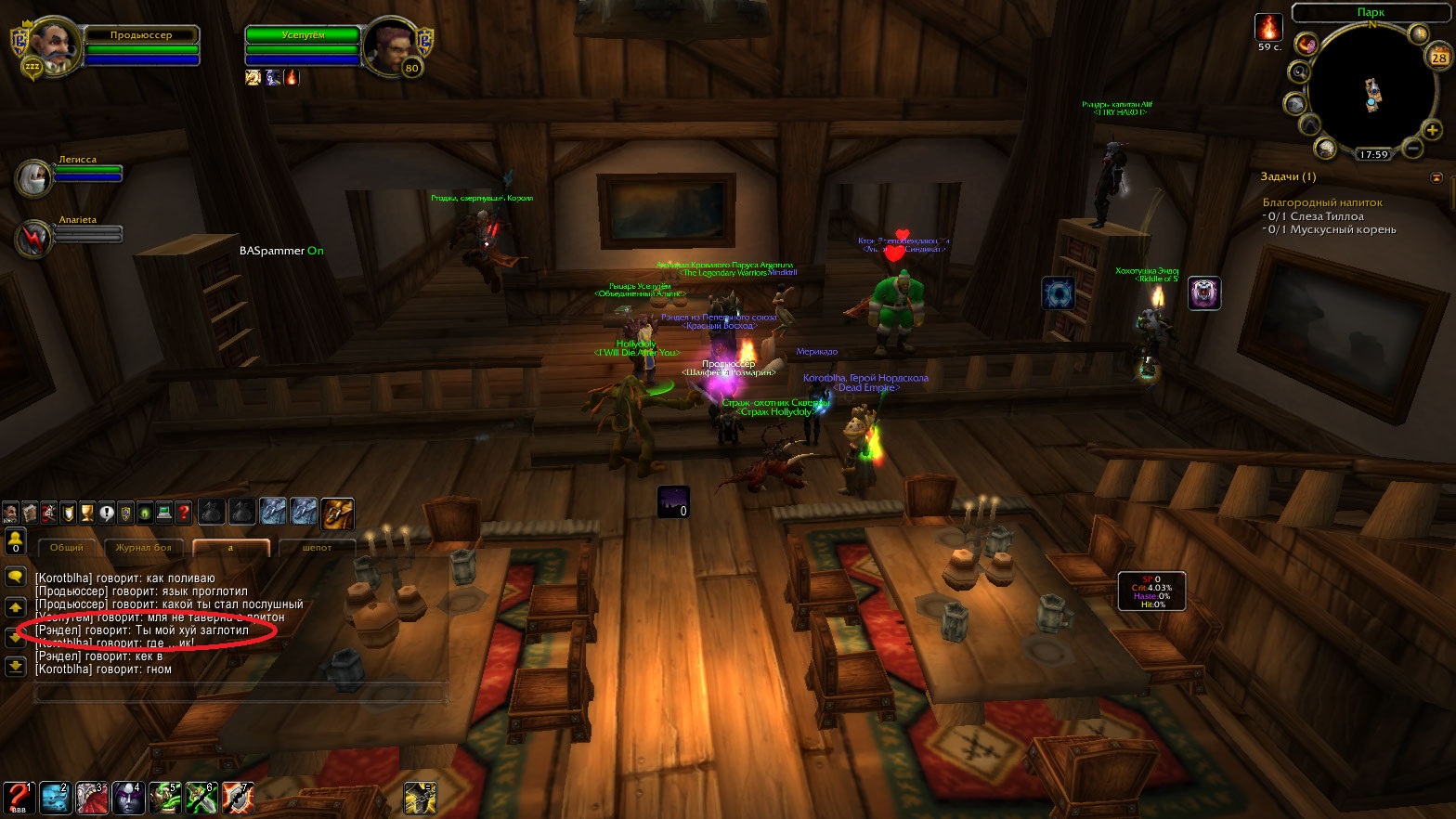The width and height of the screenshot is (1456, 819).
Task: Switch to the Журнал боя tab
Action: coord(143,548)
